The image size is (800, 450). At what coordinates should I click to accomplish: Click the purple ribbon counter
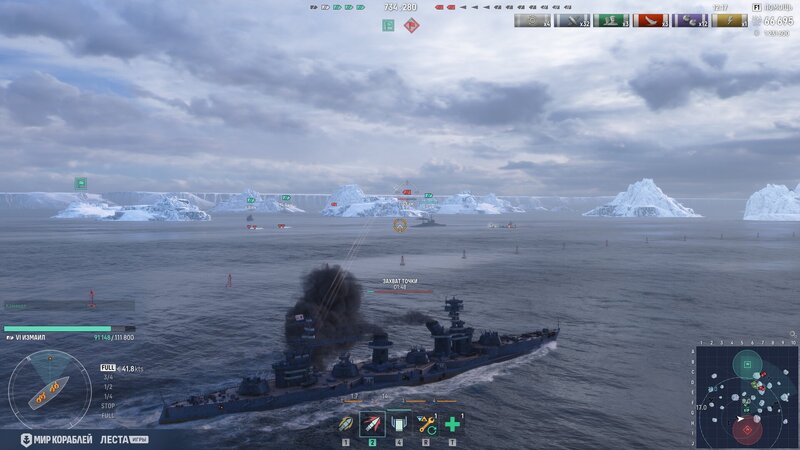pos(690,20)
